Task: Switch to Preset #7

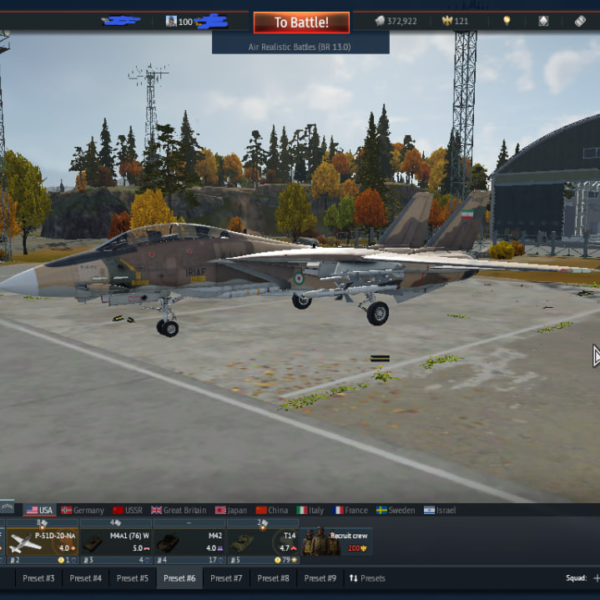Action: coord(226,578)
